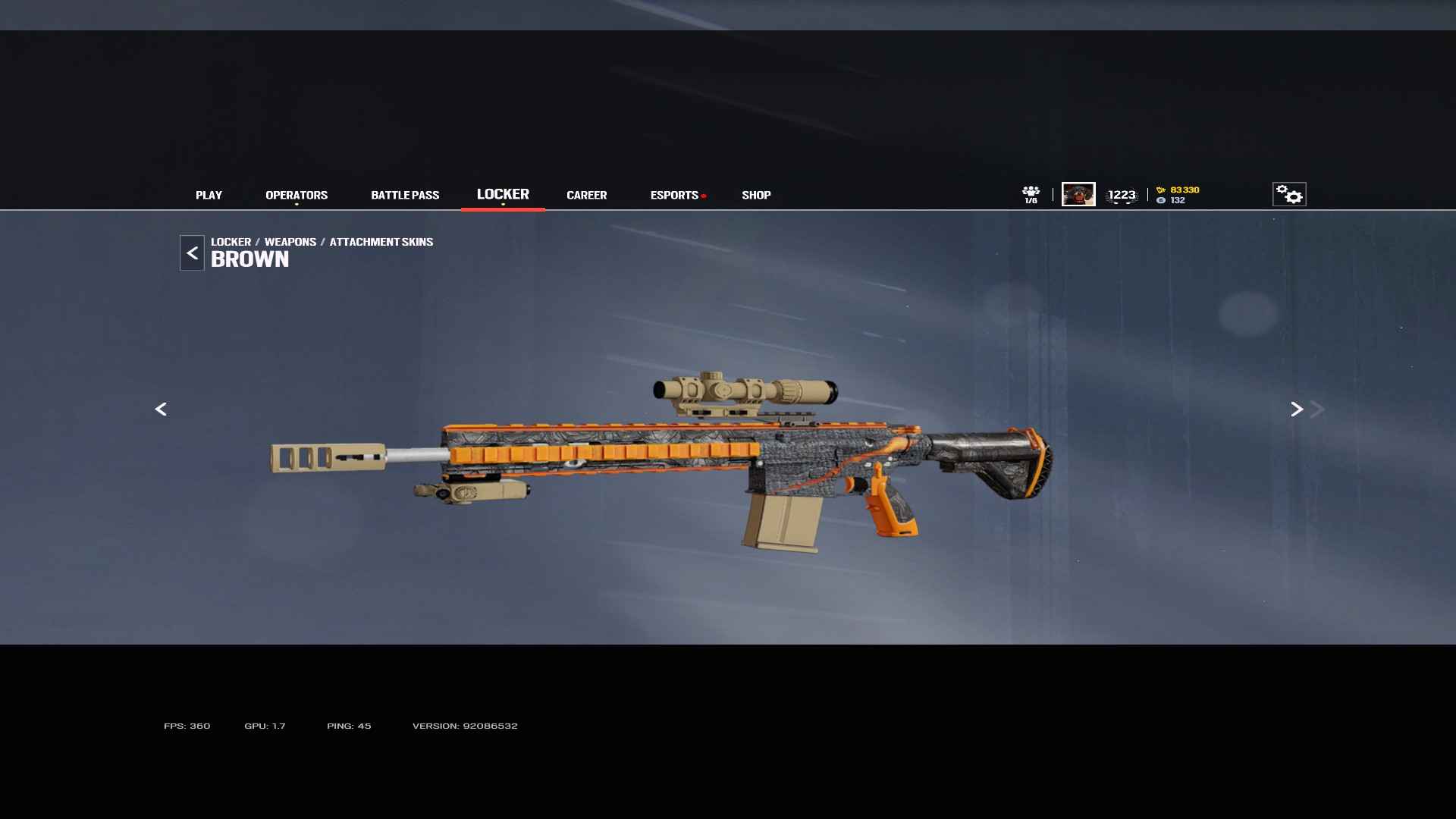
Task: Open the squad party icon
Action: click(1031, 194)
